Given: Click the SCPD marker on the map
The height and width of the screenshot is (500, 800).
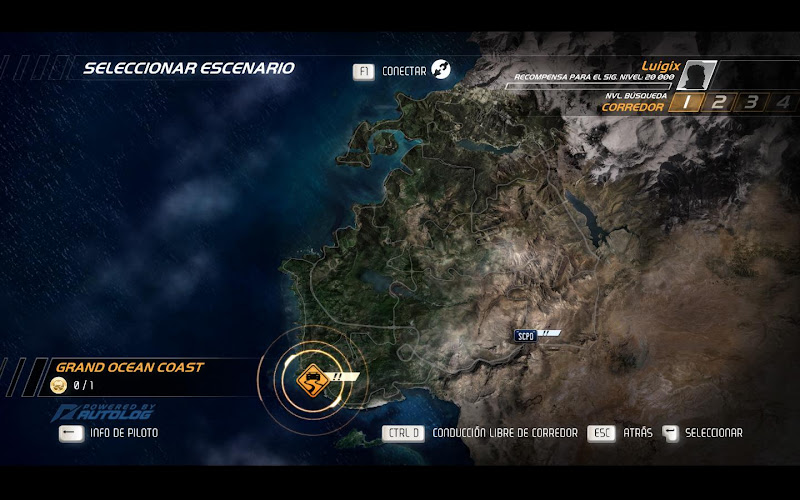Looking at the screenshot, I should click(525, 335).
